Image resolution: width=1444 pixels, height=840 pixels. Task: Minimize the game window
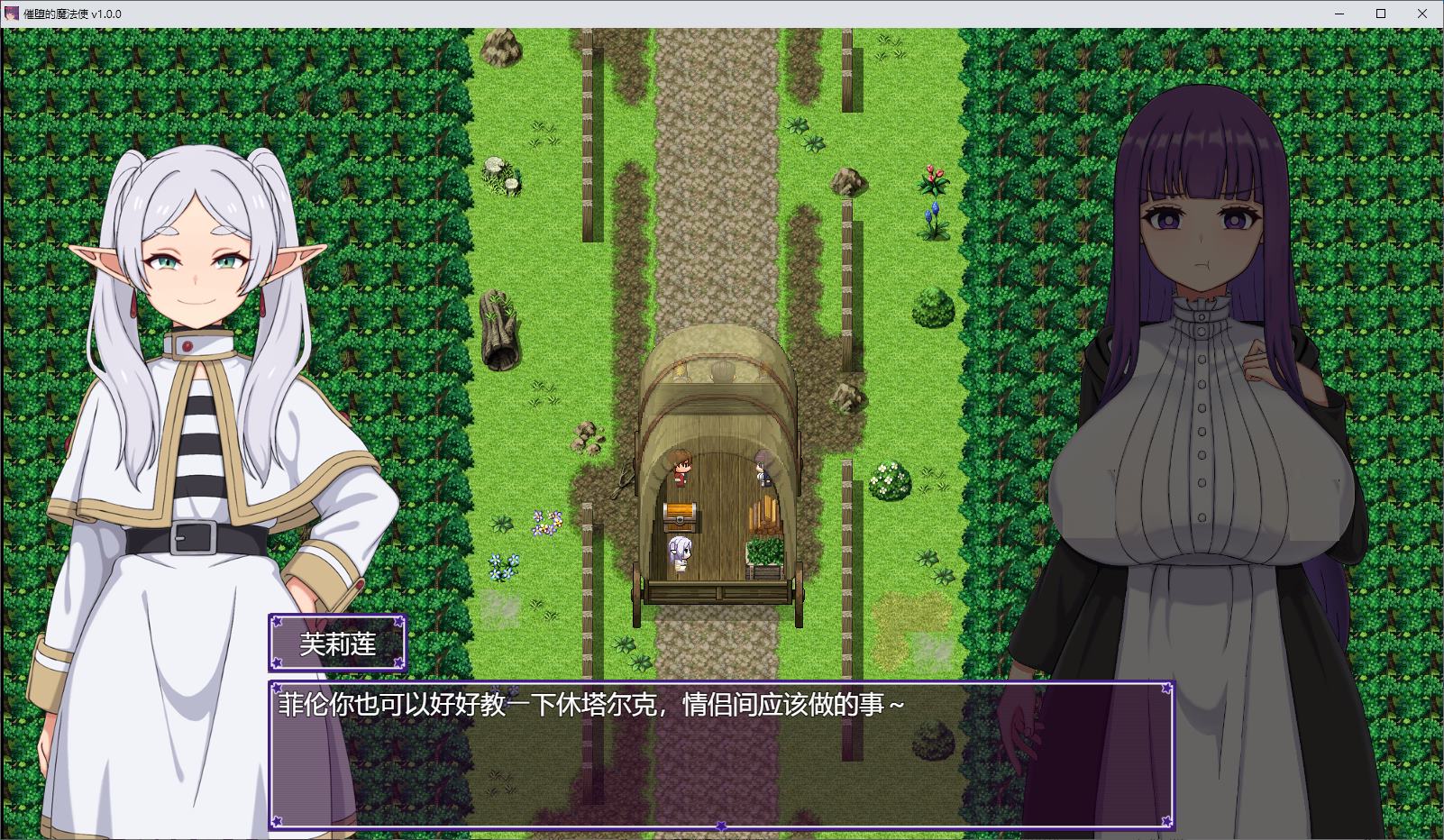[1339, 14]
